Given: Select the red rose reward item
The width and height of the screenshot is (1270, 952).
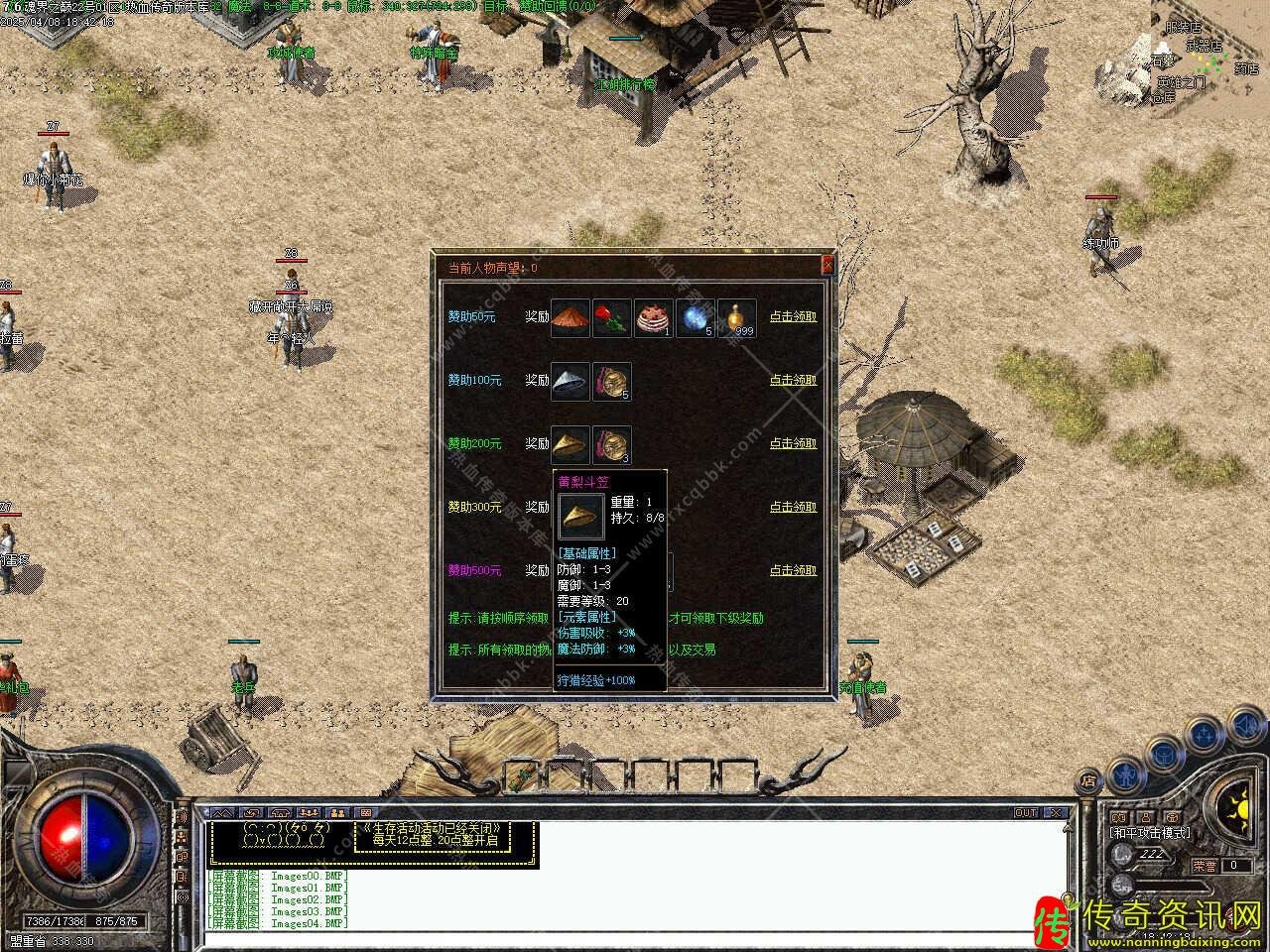Looking at the screenshot, I should pyautogui.click(x=612, y=317).
